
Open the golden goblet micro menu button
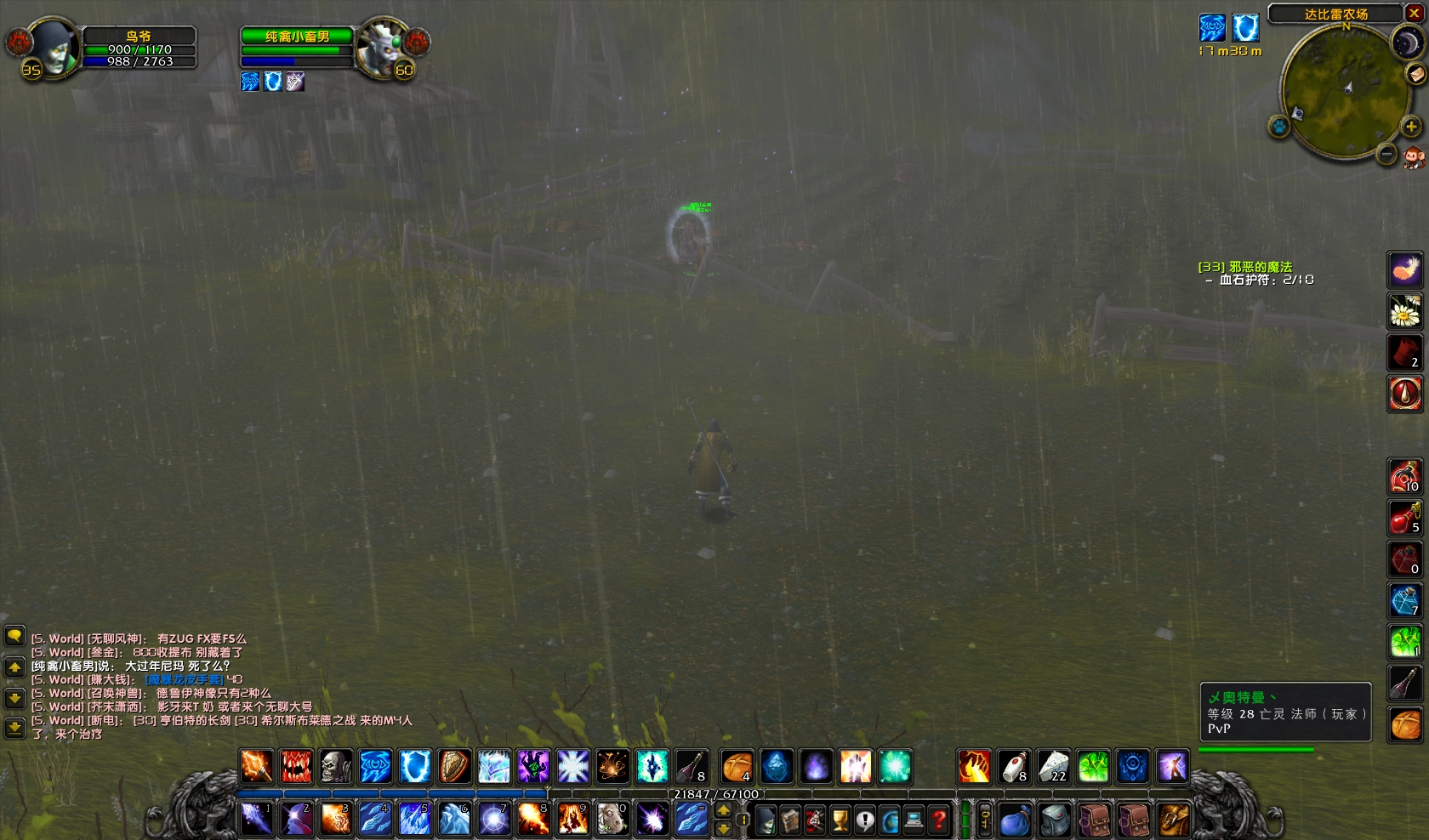[840, 820]
